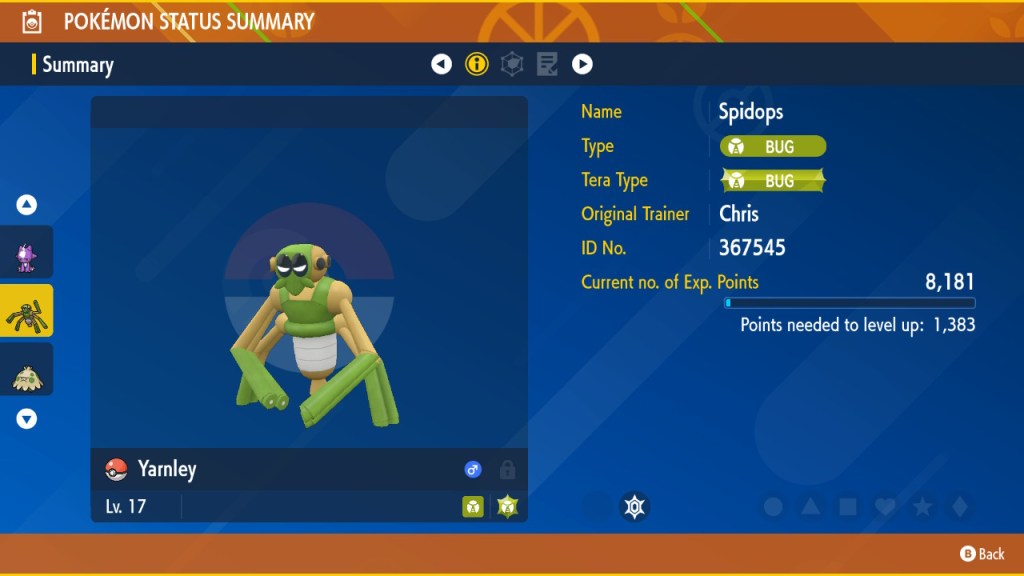This screenshot has height=576, width=1024.
Task: Show the previous party Pokémon up arrow
Action: (x=27, y=205)
